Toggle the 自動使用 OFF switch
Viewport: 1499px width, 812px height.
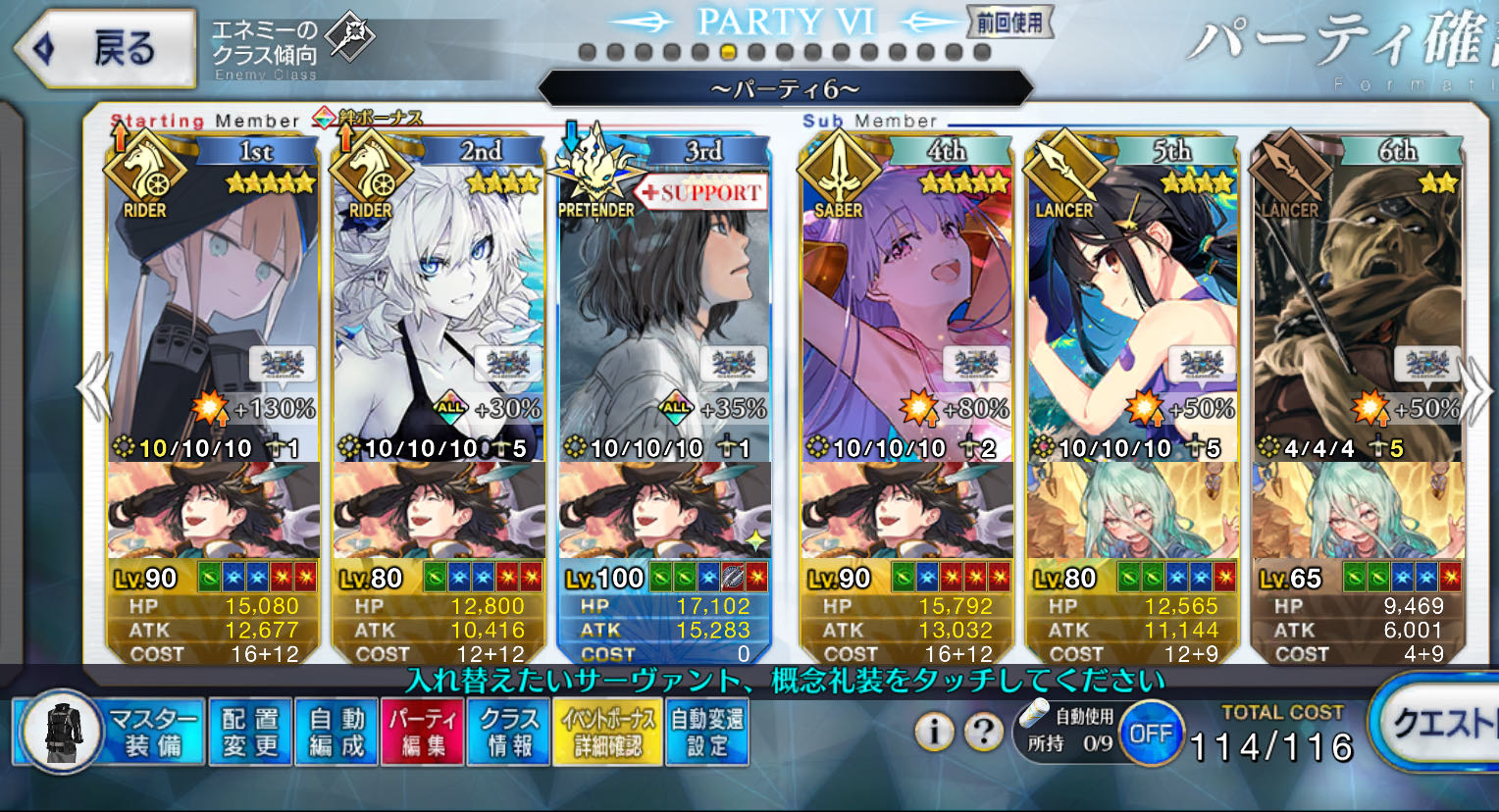(1150, 733)
